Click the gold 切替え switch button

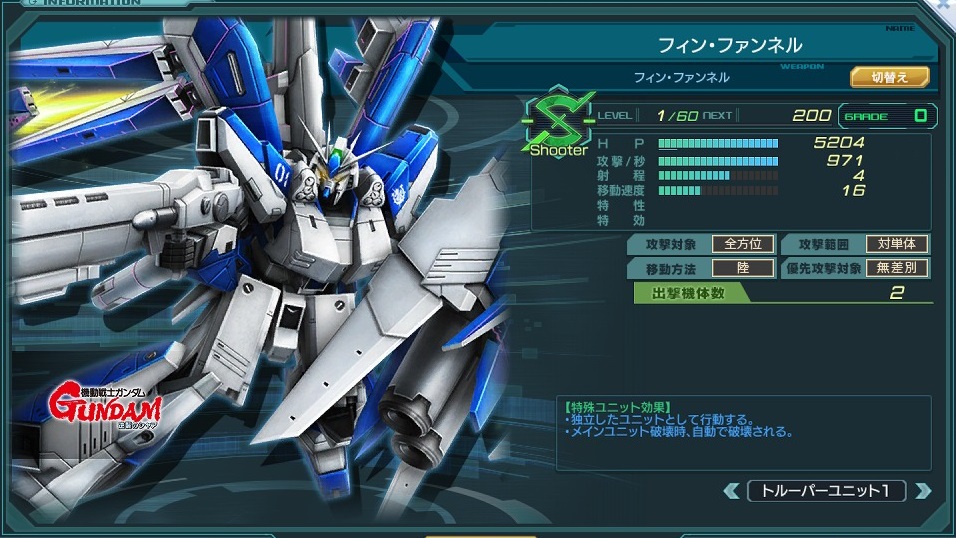889,76
